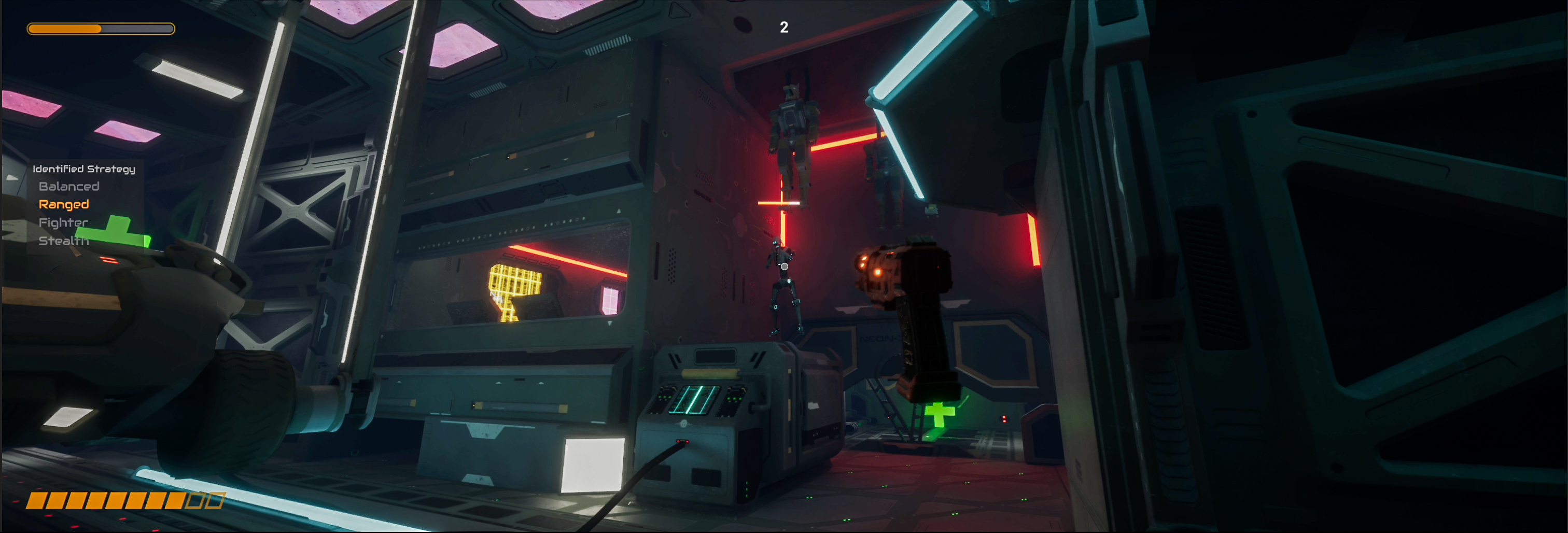This screenshot has height=533, width=1568.
Task: Click the orange progress bar at top left
Action: pos(101,28)
